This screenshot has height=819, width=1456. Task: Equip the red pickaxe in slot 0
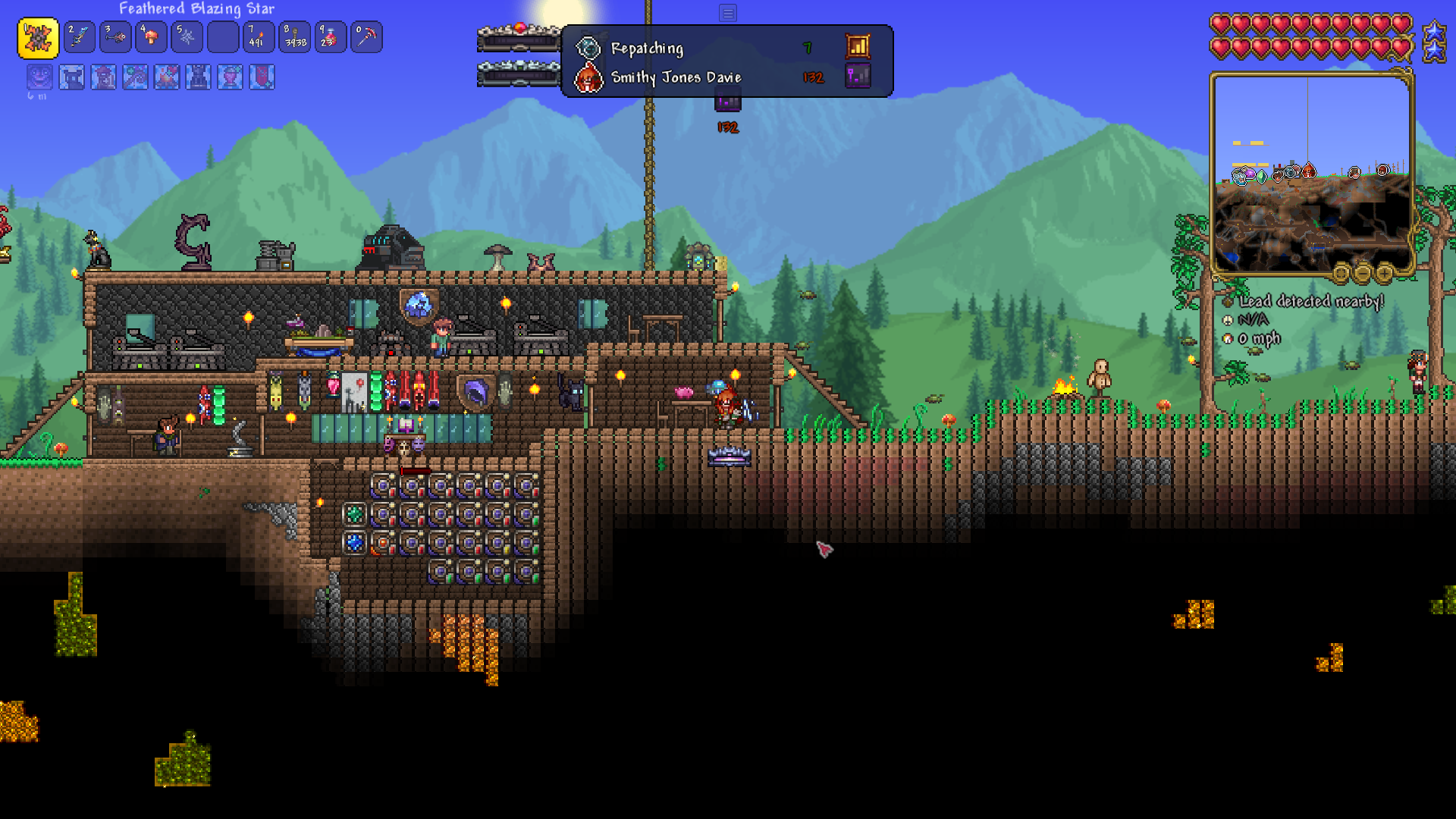point(366,37)
